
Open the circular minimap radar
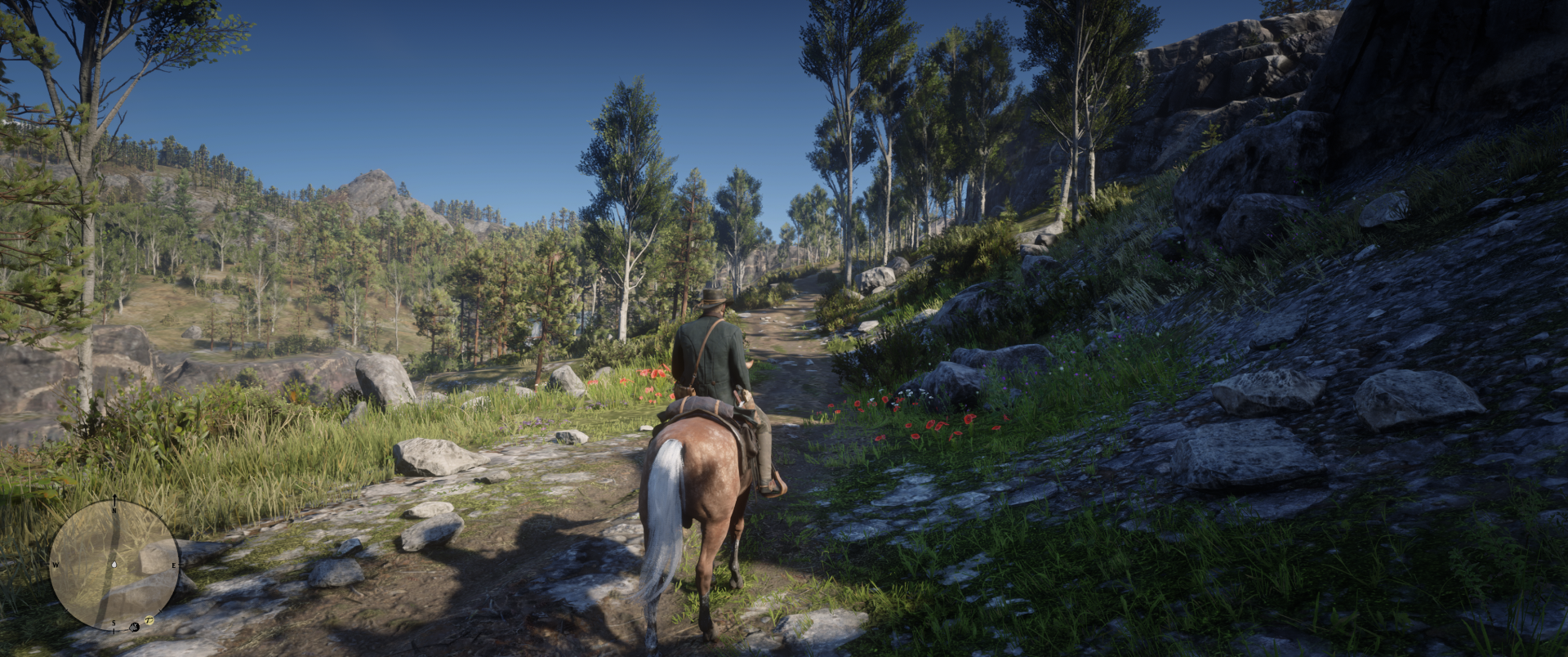pyautogui.click(x=114, y=565)
